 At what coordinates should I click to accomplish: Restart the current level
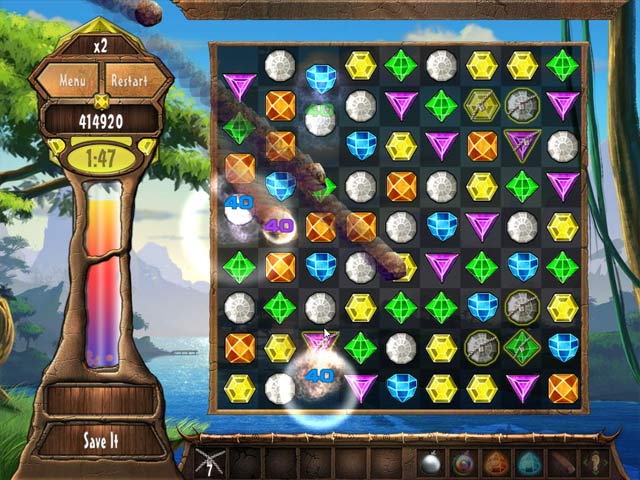pos(128,79)
